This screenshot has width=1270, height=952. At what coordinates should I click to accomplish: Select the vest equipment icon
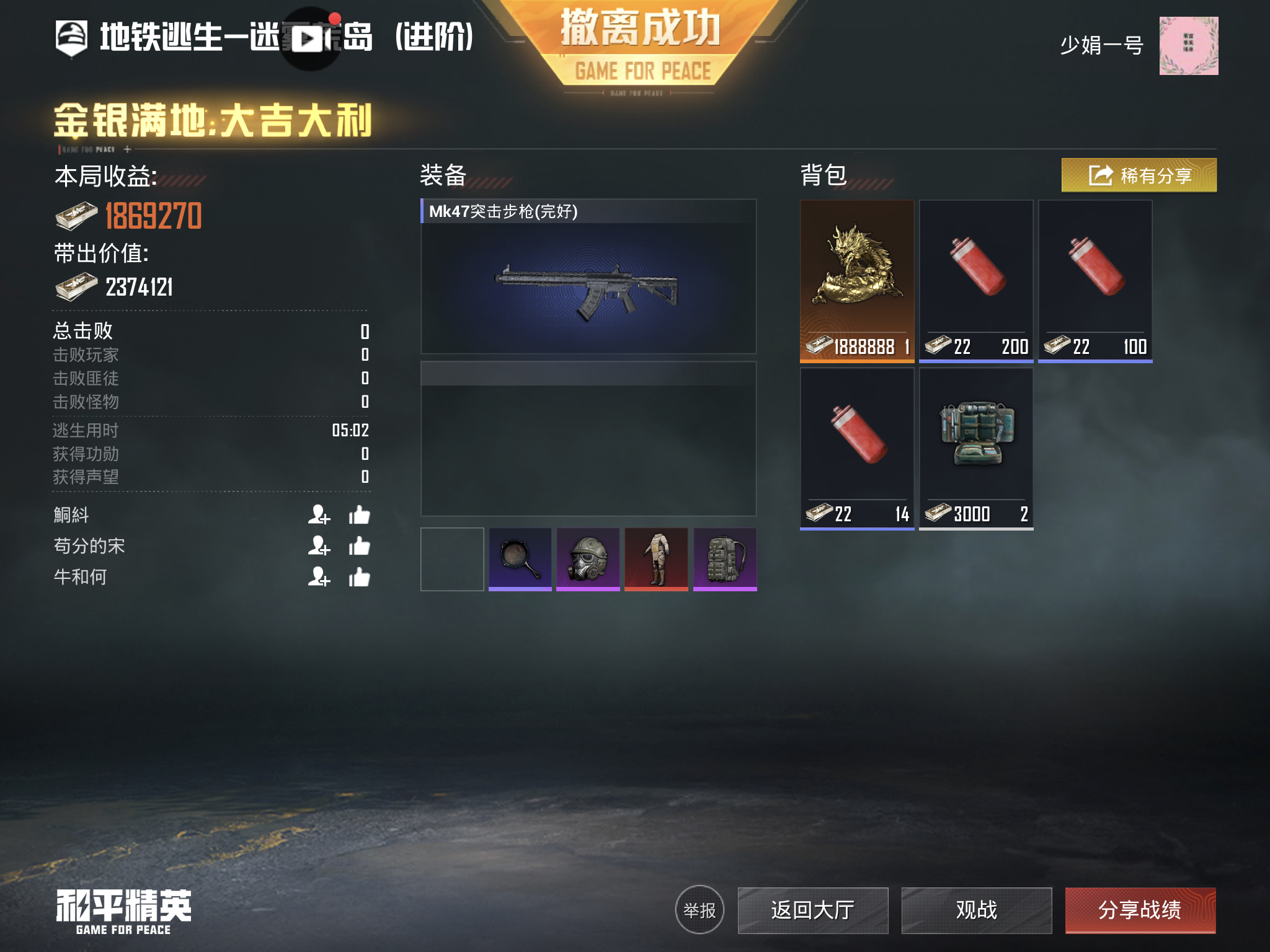[656, 560]
